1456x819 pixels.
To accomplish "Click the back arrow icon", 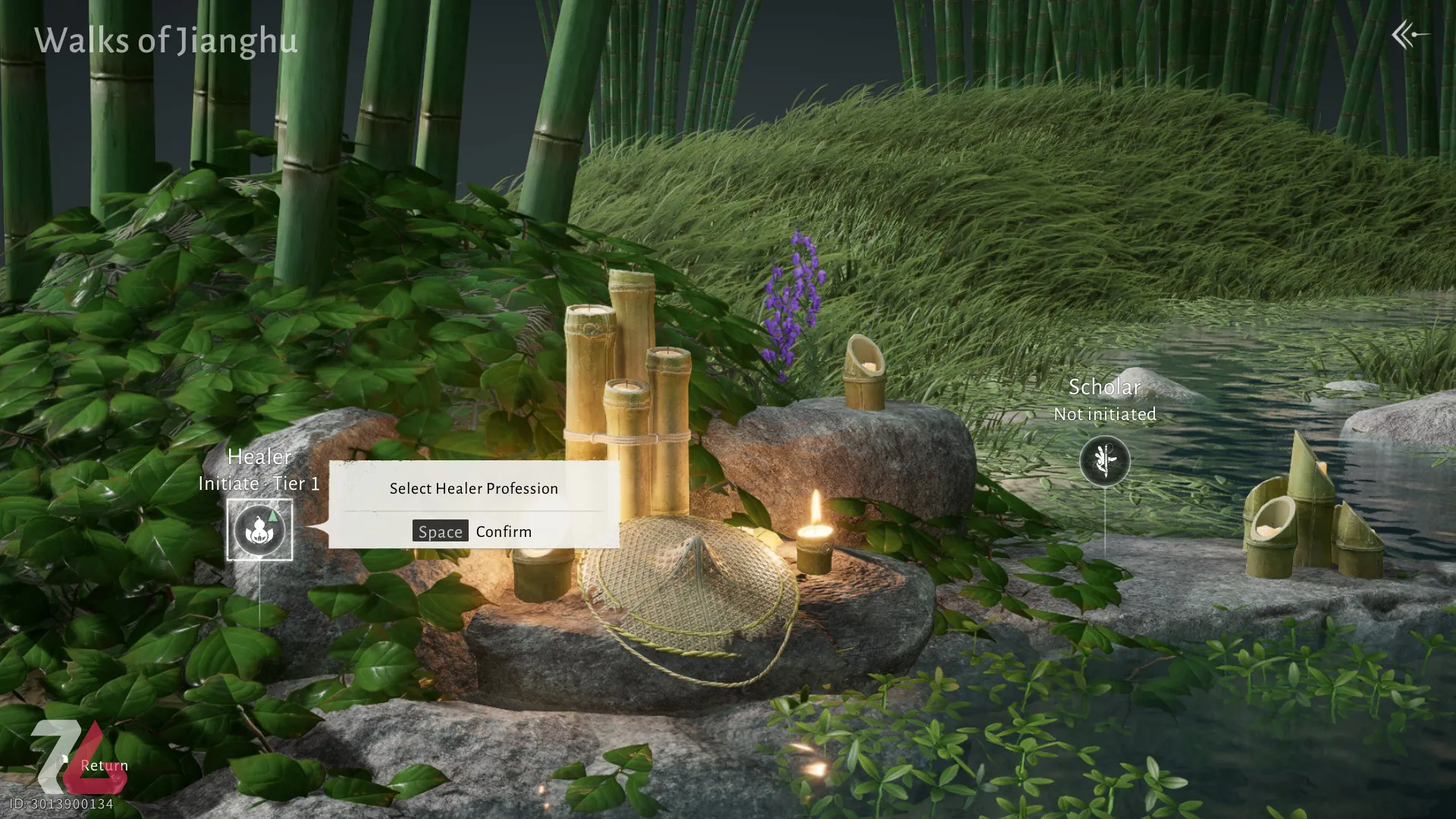I will (1409, 34).
